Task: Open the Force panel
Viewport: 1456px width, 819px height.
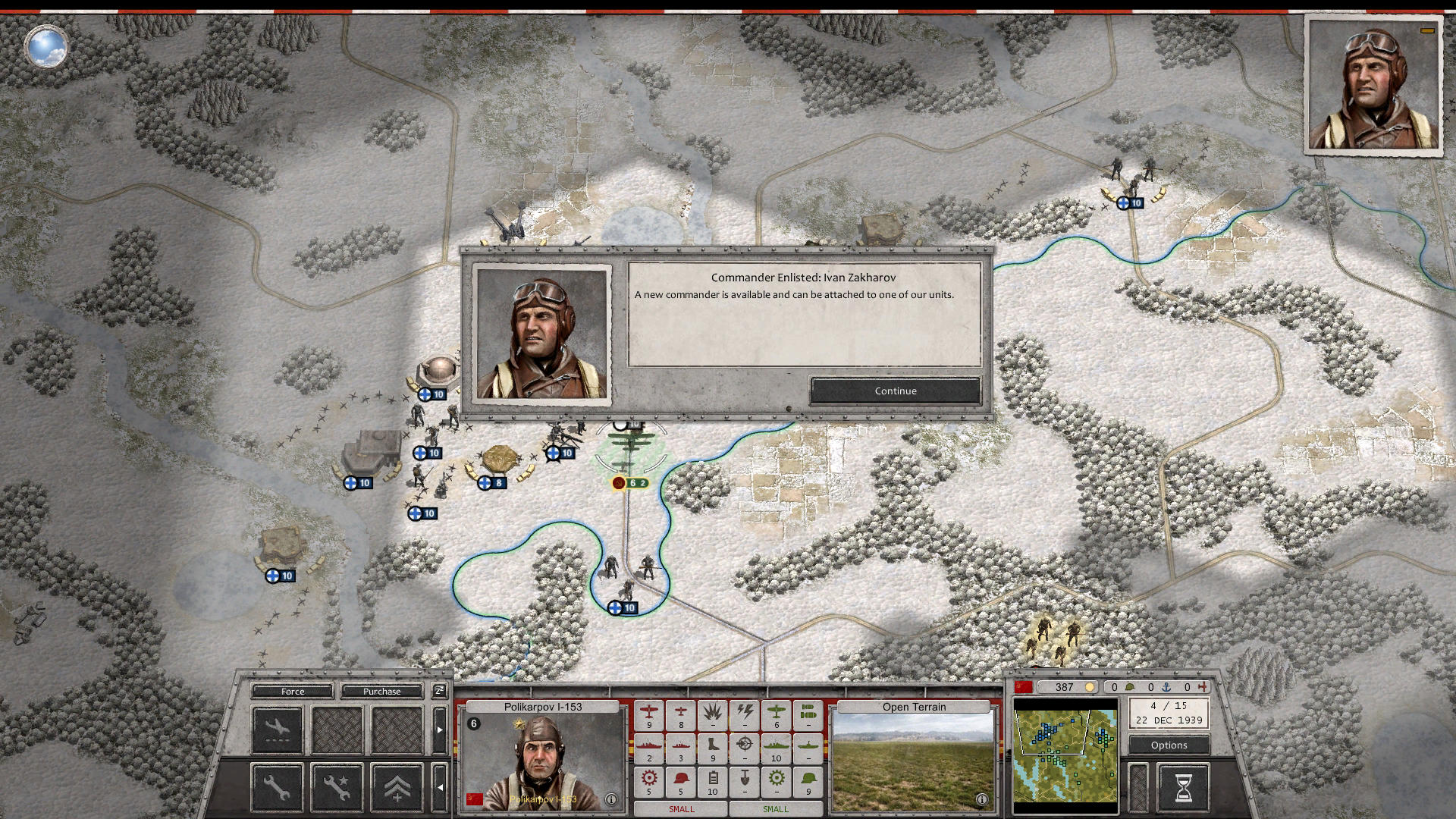Action: (x=293, y=692)
